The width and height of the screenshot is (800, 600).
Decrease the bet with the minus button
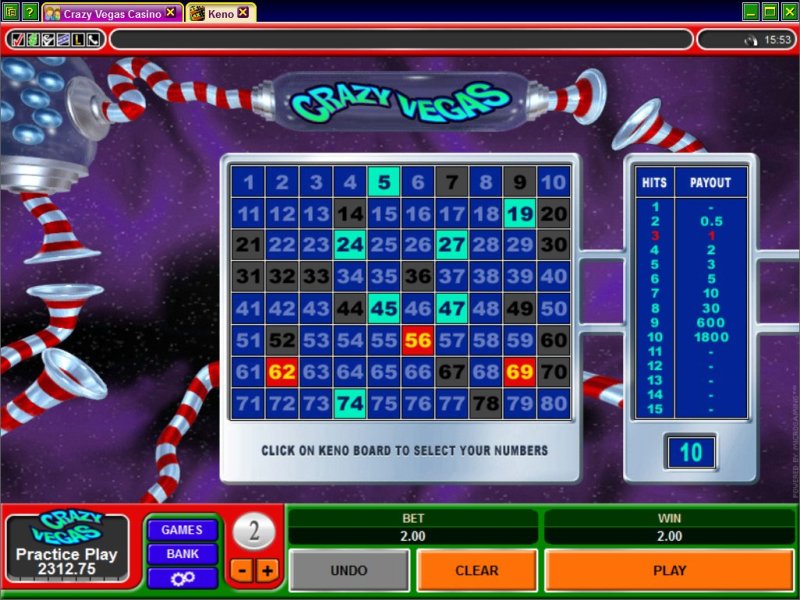tap(243, 570)
